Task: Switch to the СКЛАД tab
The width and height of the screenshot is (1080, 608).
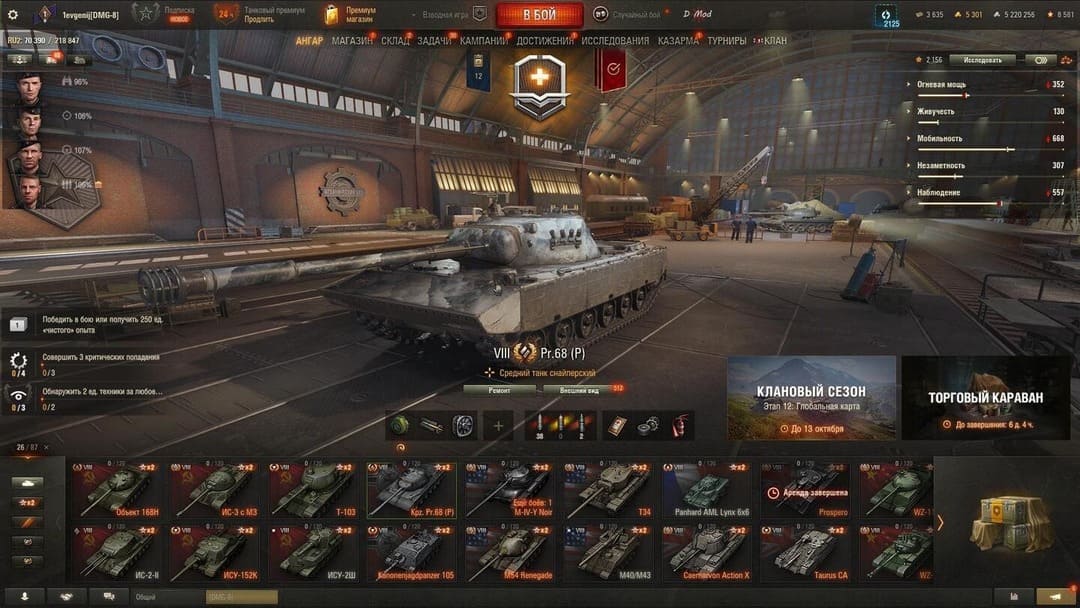Action: [395, 41]
